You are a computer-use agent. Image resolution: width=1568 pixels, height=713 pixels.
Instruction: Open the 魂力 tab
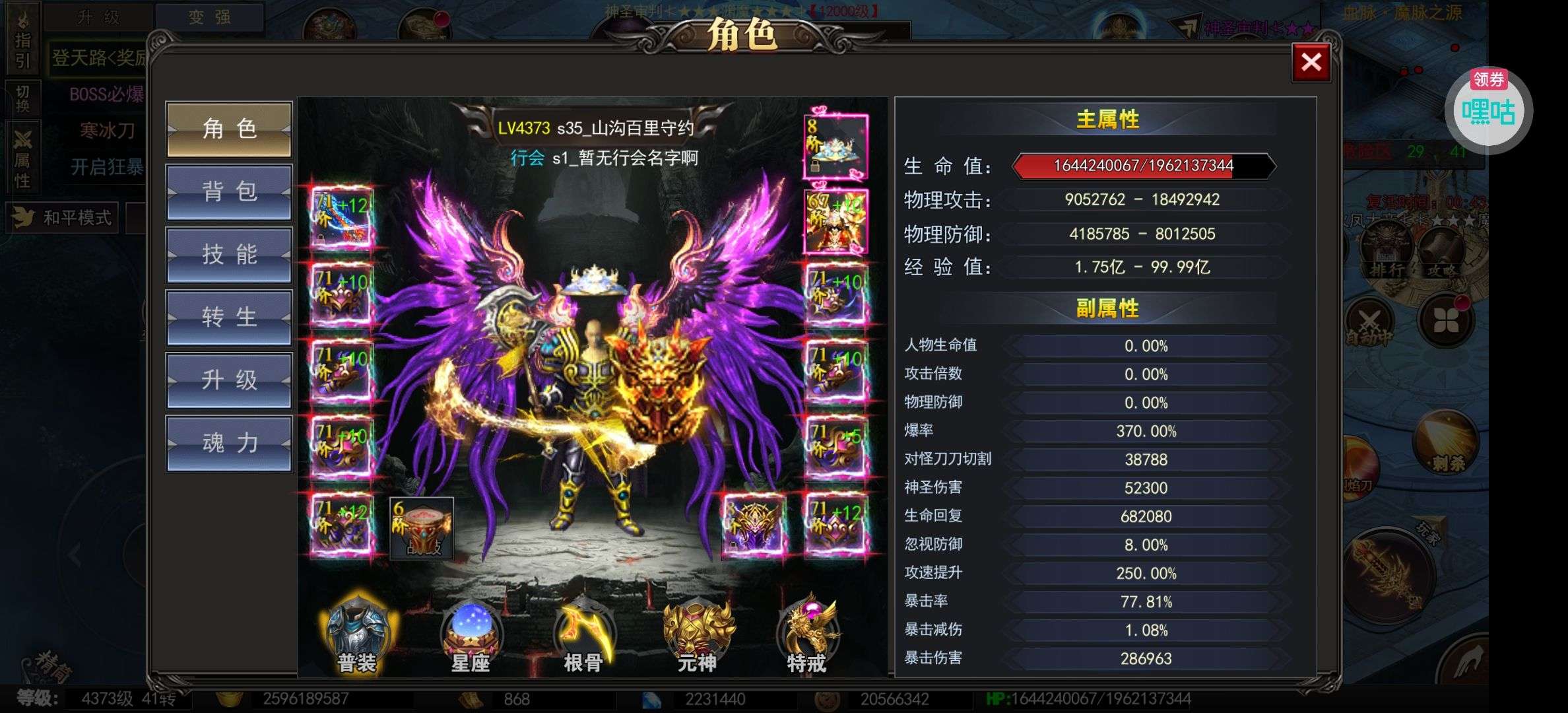229,443
